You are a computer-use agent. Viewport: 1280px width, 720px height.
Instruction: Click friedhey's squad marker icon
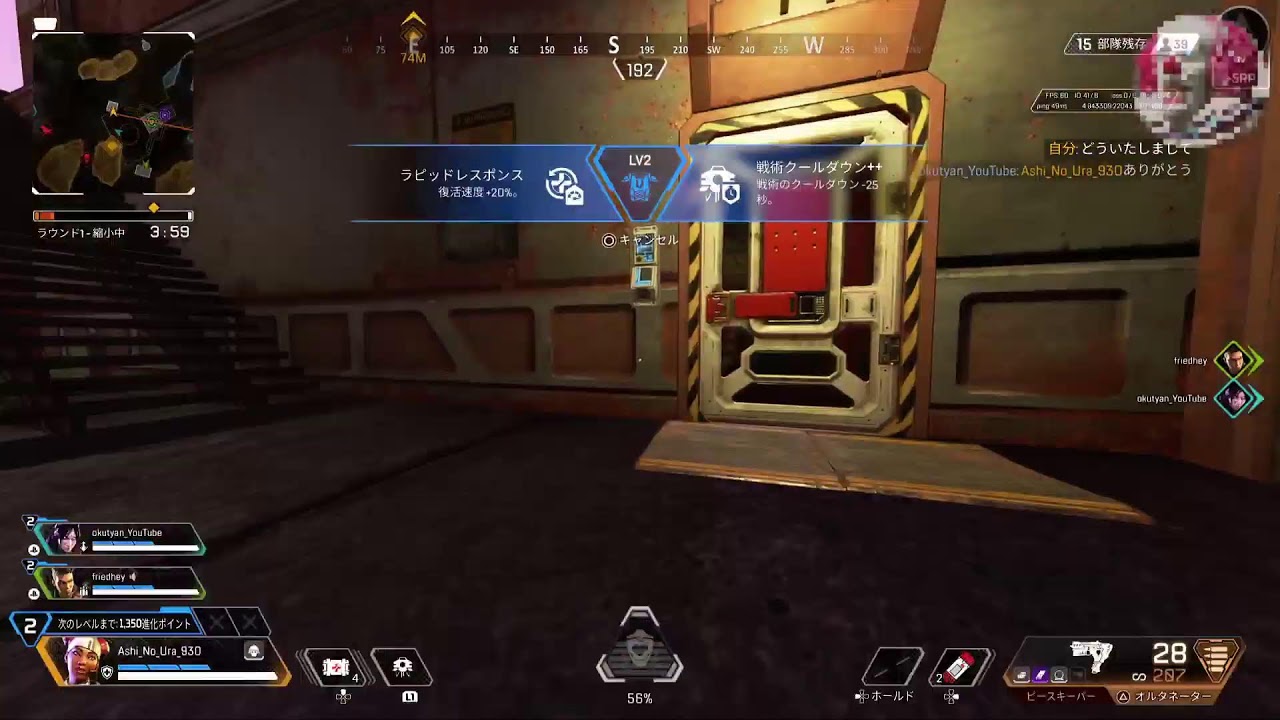pos(1236,360)
